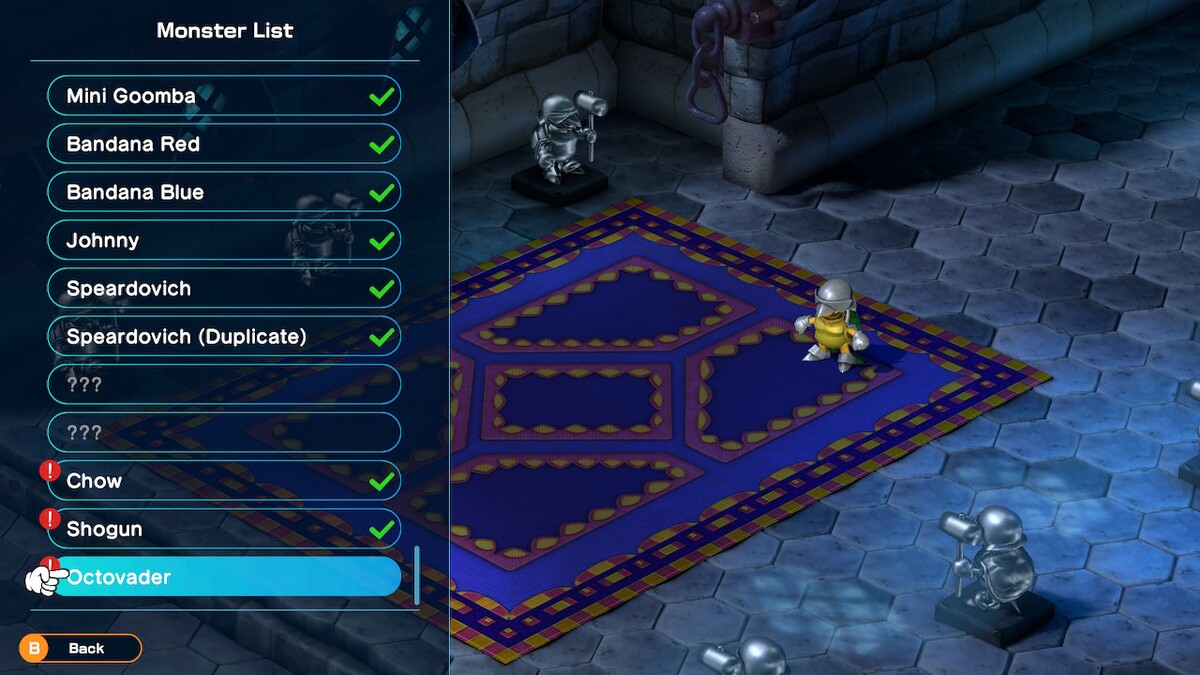Choose the Bandana Red entry
The width and height of the screenshot is (1200, 675).
pos(223,144)
